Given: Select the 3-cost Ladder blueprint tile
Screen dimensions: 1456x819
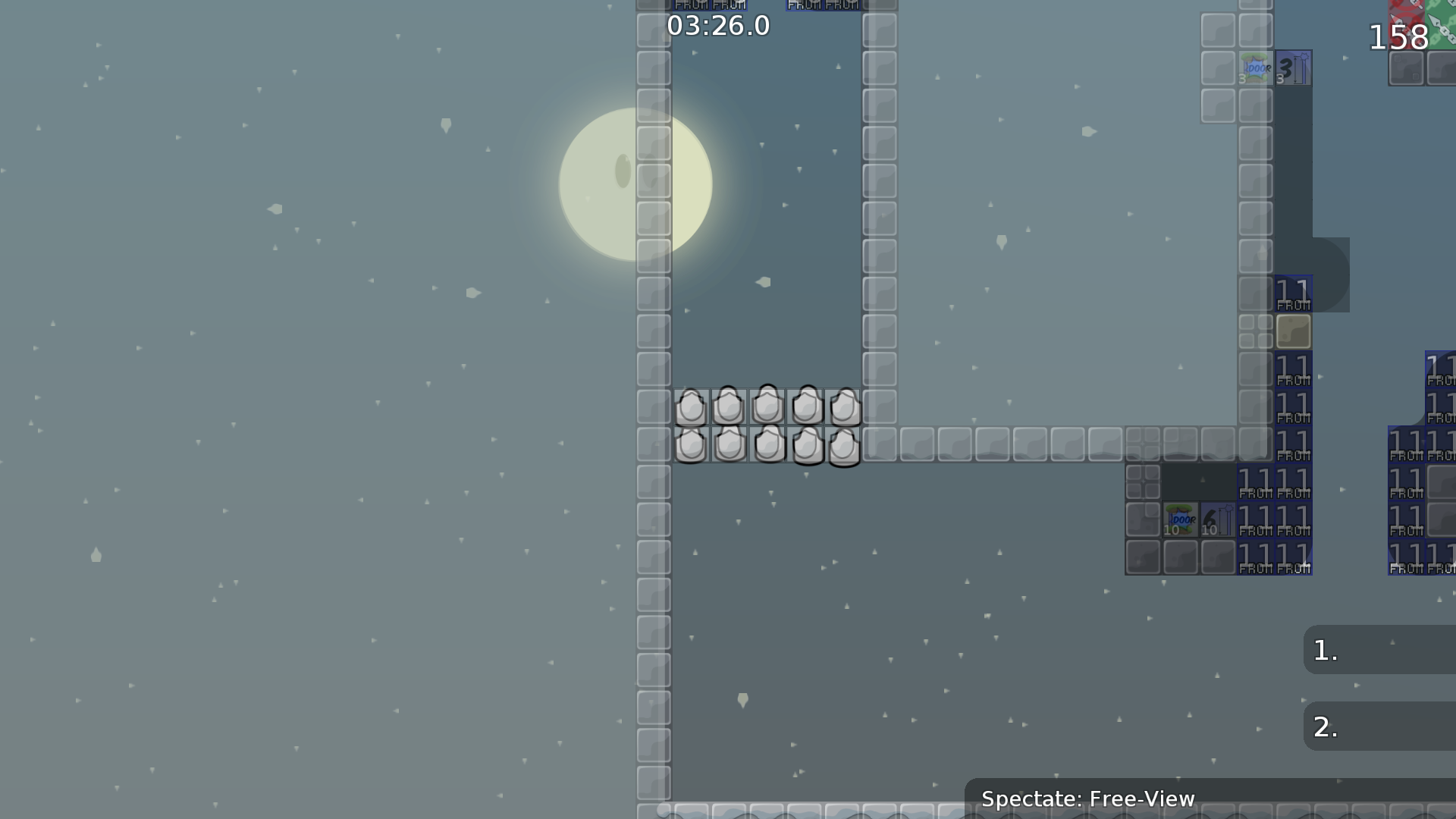Looking at the screenshot, I should pos(1293,68).
